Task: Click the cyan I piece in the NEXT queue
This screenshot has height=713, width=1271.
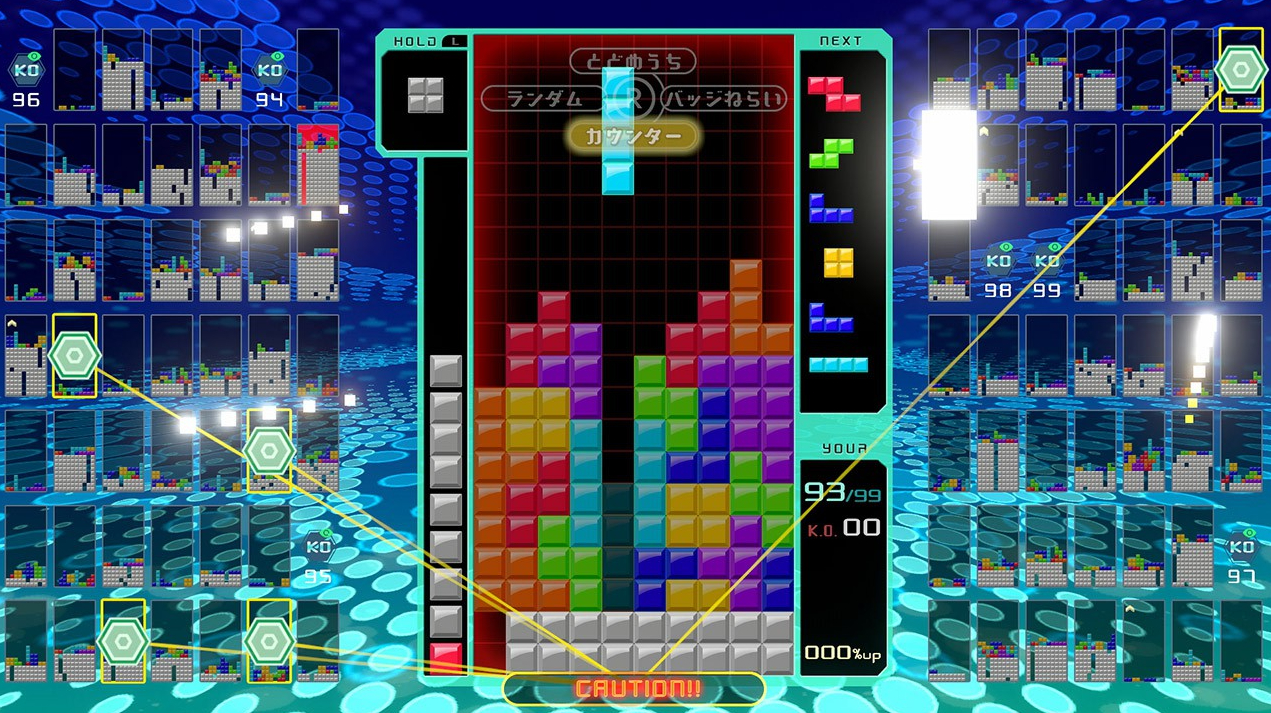Action: (x=838, y=364)
